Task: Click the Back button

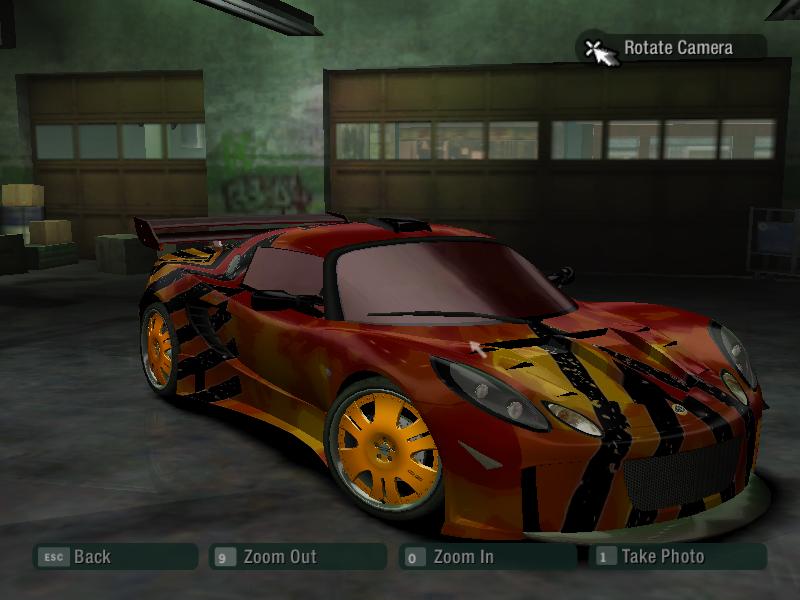Action: [91, 557]
